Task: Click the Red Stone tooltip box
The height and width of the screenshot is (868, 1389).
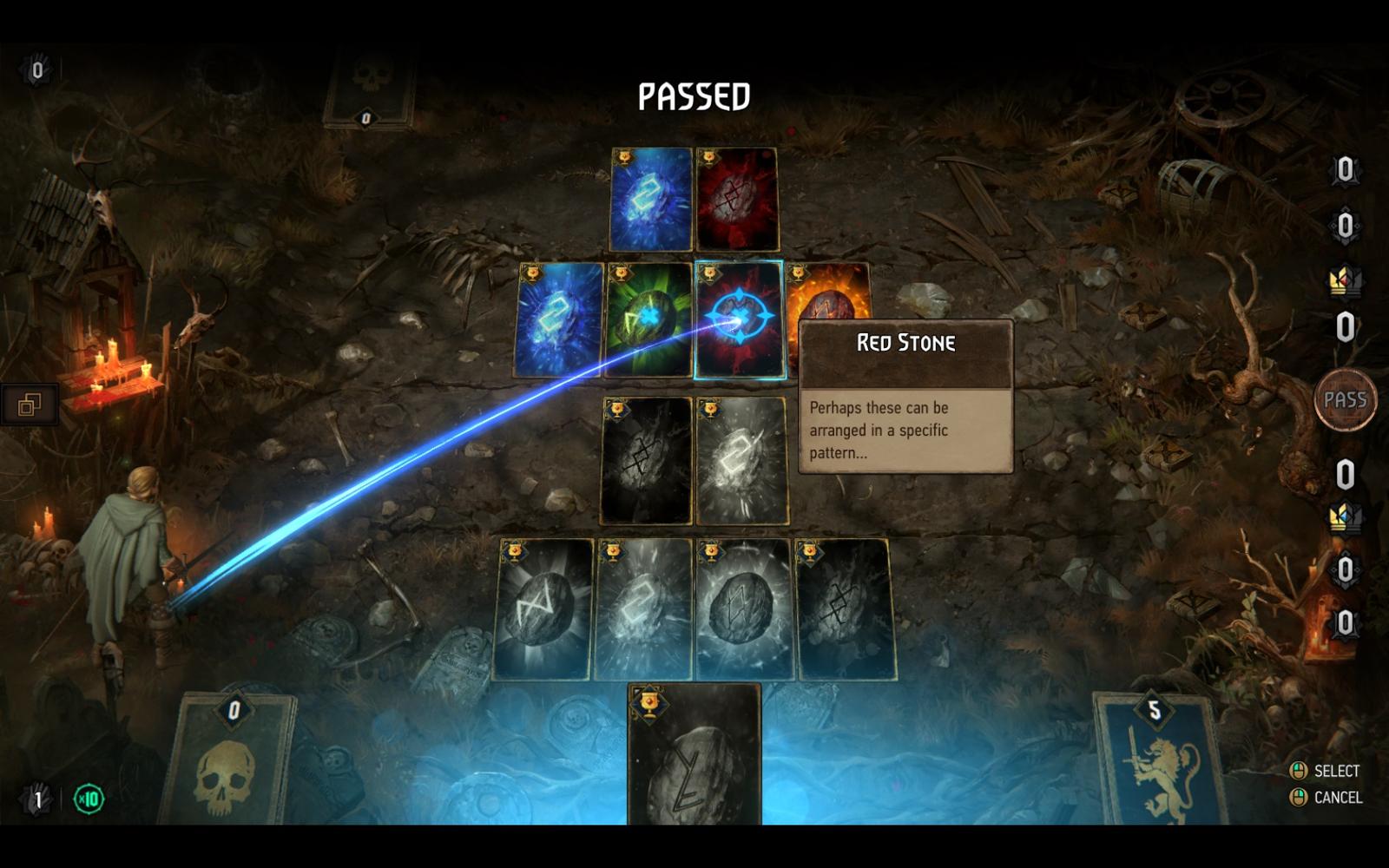Action: (x=905, y=399)
